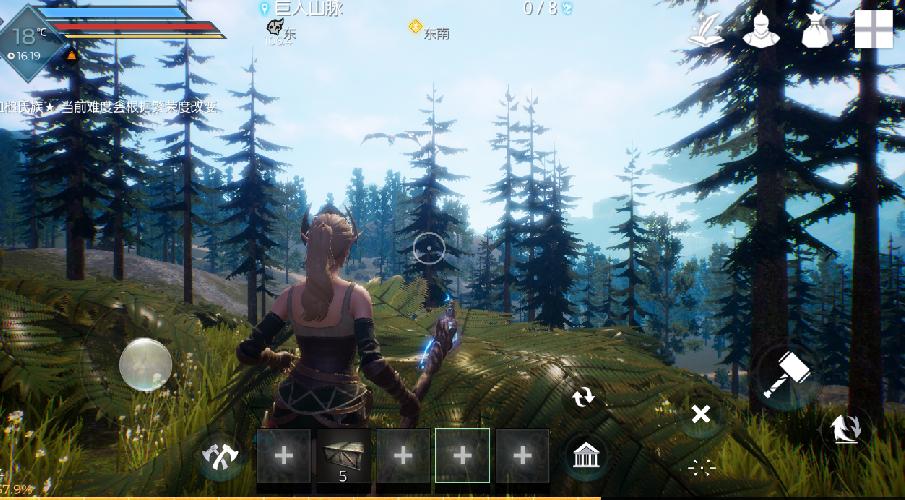
Task: Select the skull compass marker
Action: (x=277, y=31)
